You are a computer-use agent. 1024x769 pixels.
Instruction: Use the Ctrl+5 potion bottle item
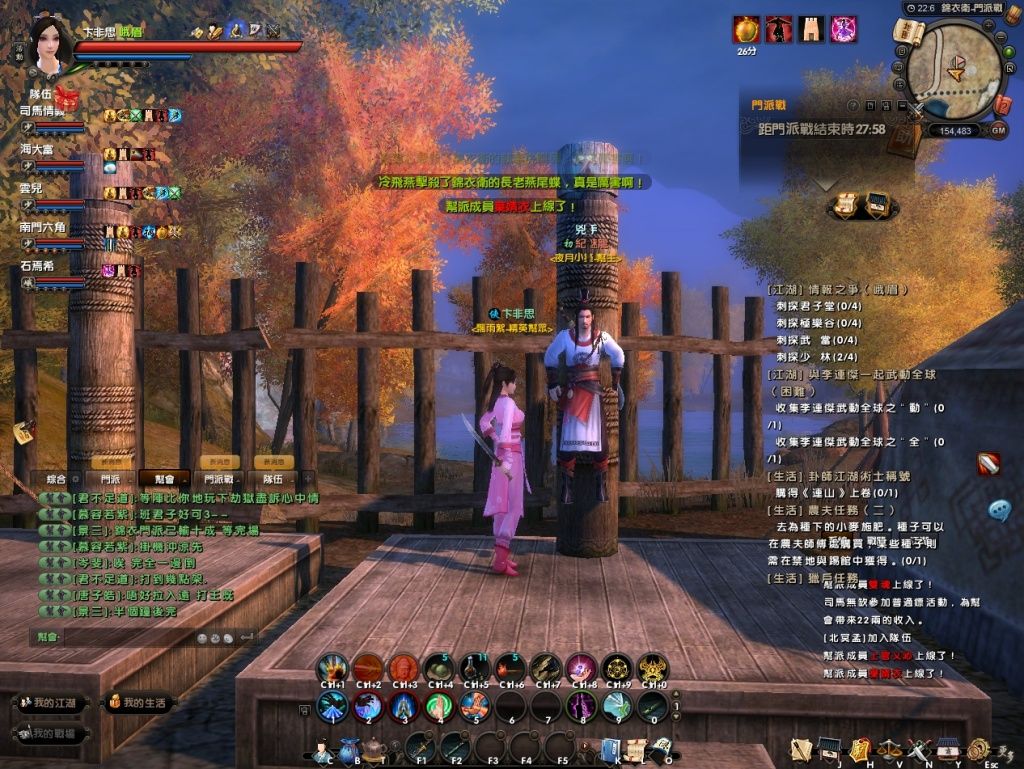point(475,668)
